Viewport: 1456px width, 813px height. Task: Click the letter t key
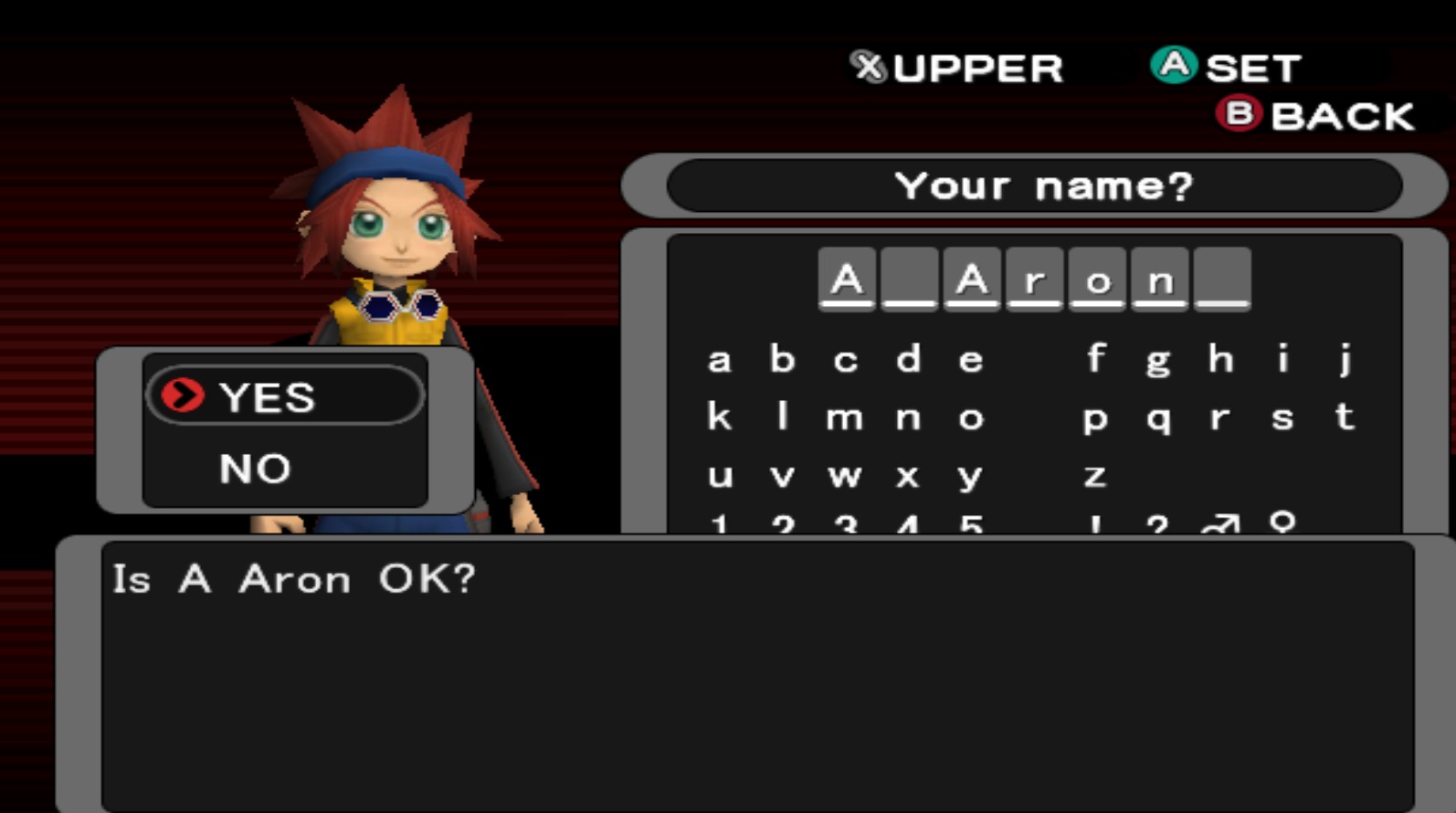pyautogui.click(x=1345, y=417)
